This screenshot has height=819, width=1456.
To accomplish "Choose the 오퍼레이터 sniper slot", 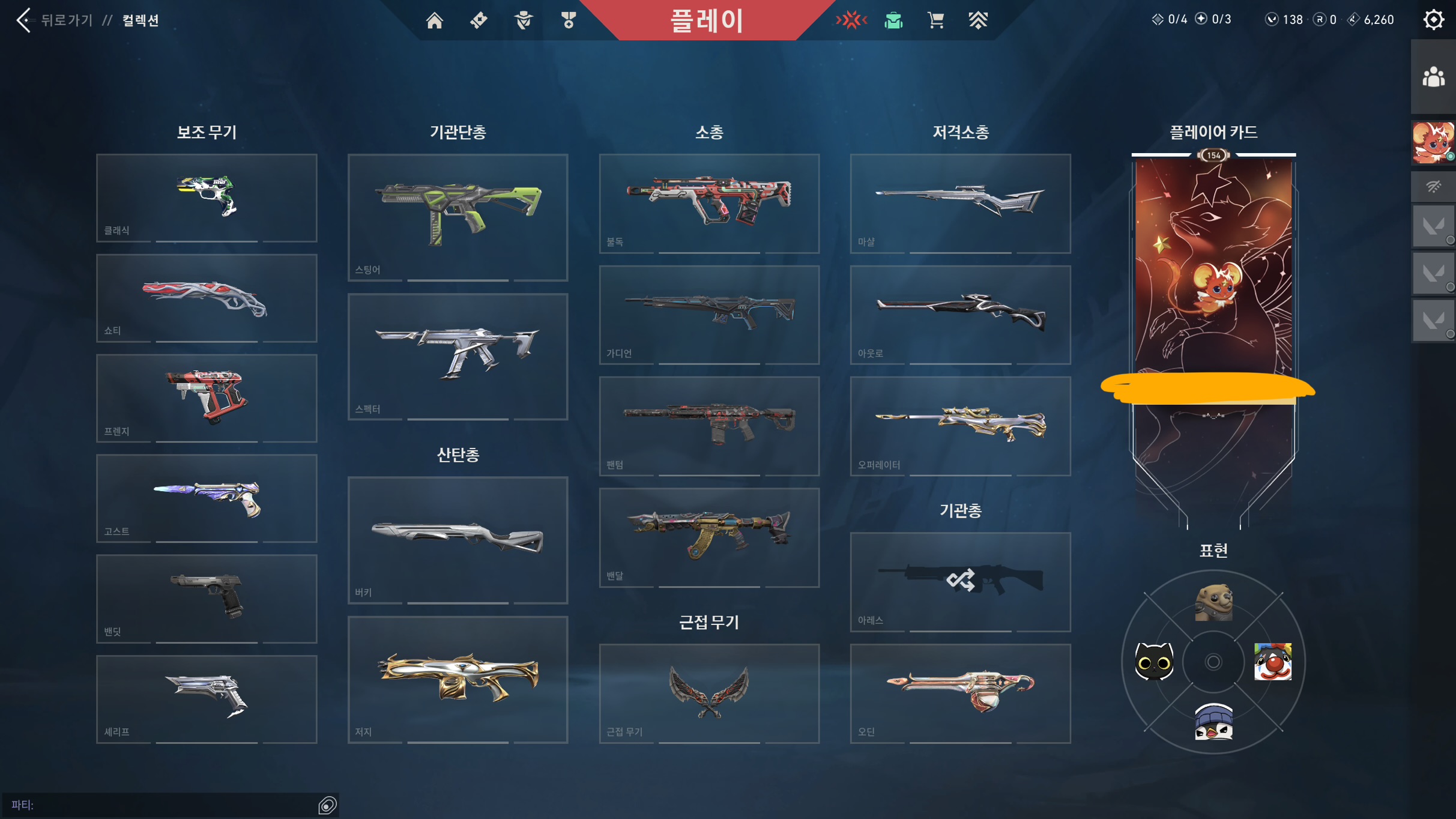I will [960, 426].
